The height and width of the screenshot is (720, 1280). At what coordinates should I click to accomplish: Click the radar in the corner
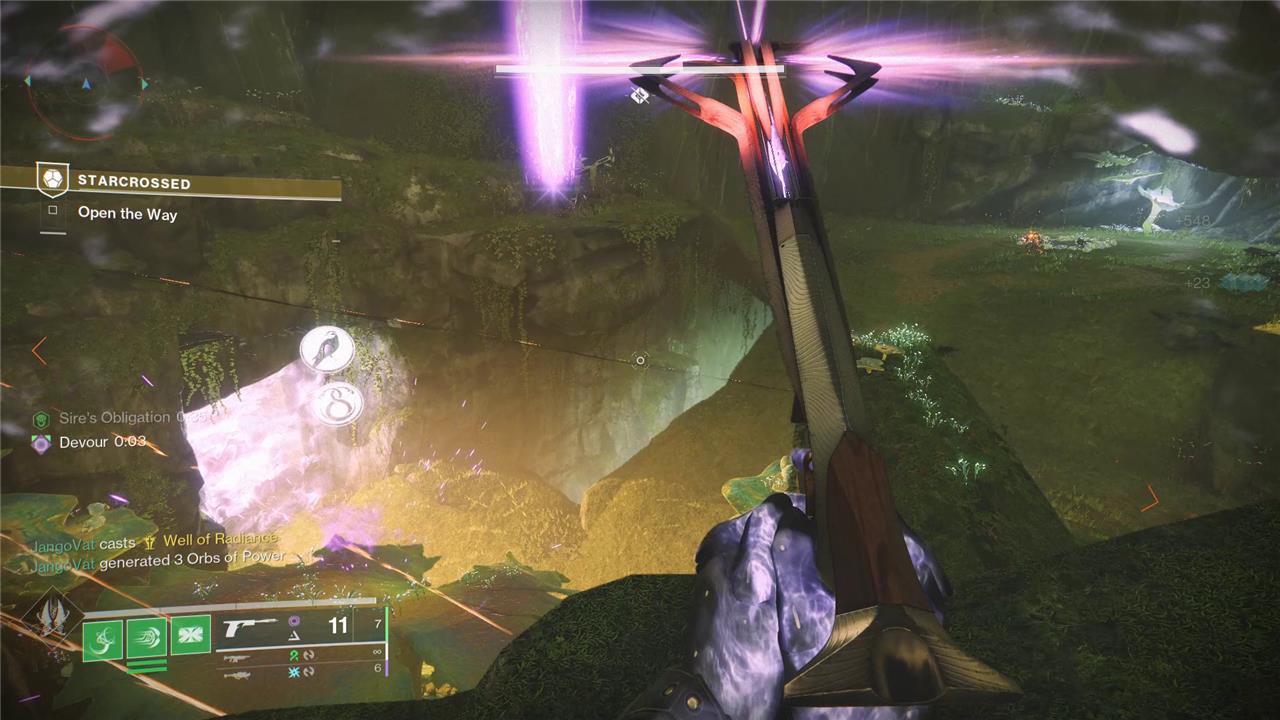click(85, 82)
